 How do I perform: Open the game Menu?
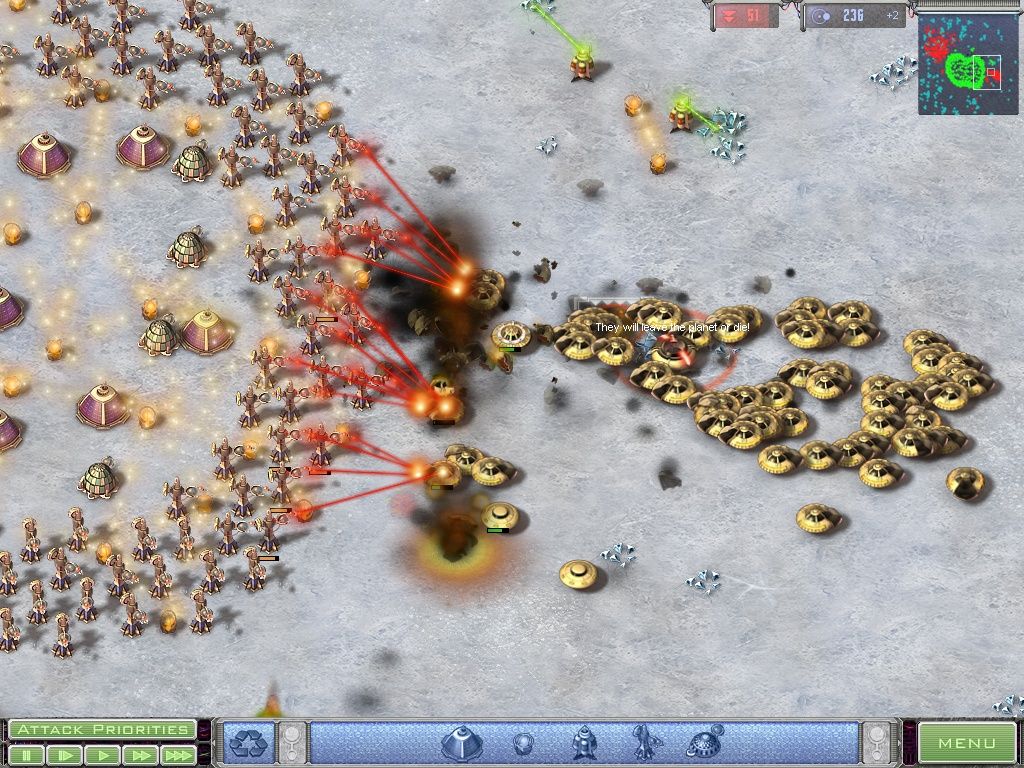pos(966,743)
